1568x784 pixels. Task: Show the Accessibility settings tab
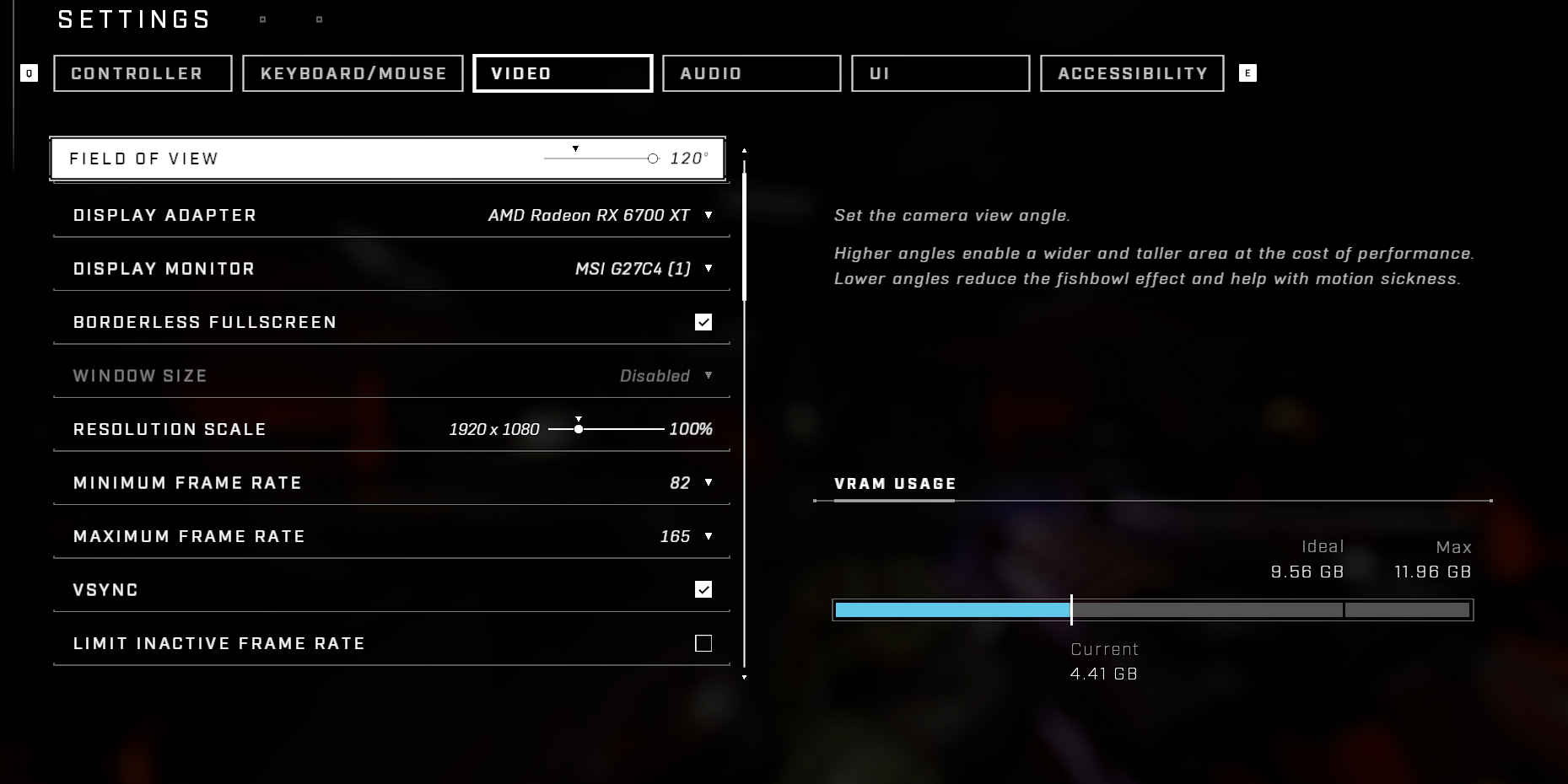click(1132, 73)
